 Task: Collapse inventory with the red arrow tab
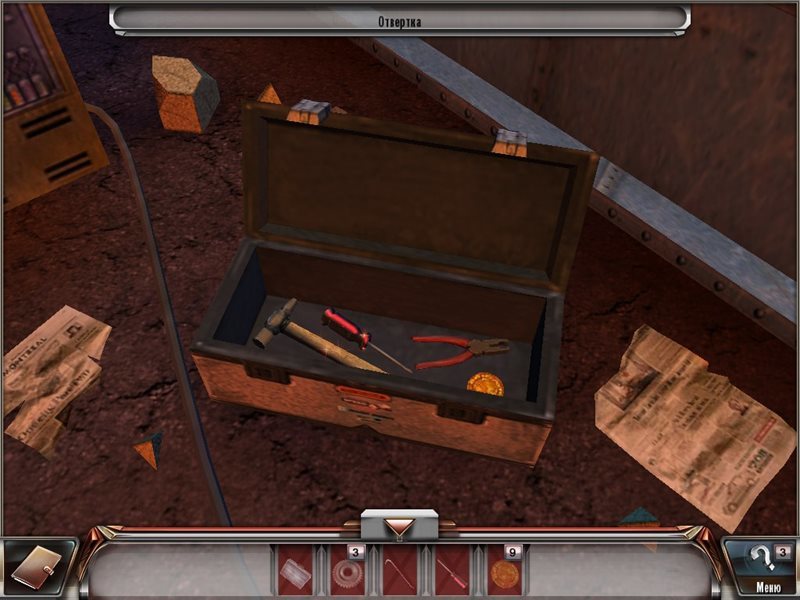[x=399, y=526]
